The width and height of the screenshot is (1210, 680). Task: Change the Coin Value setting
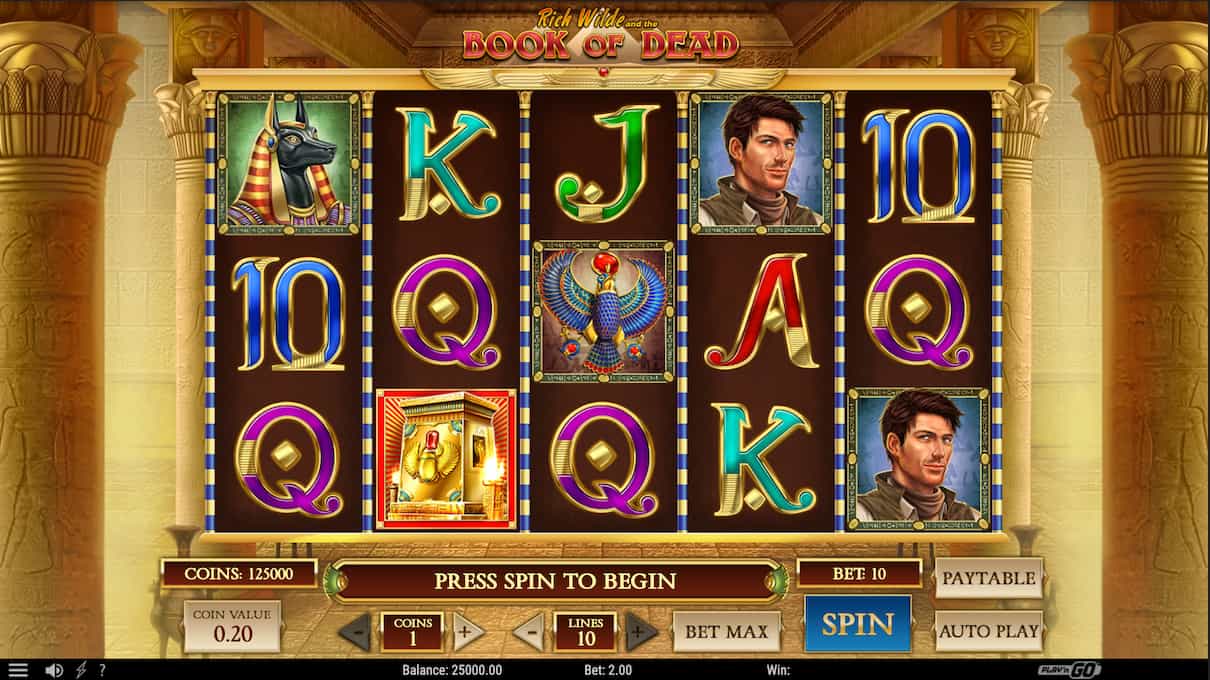coord(232,627)
